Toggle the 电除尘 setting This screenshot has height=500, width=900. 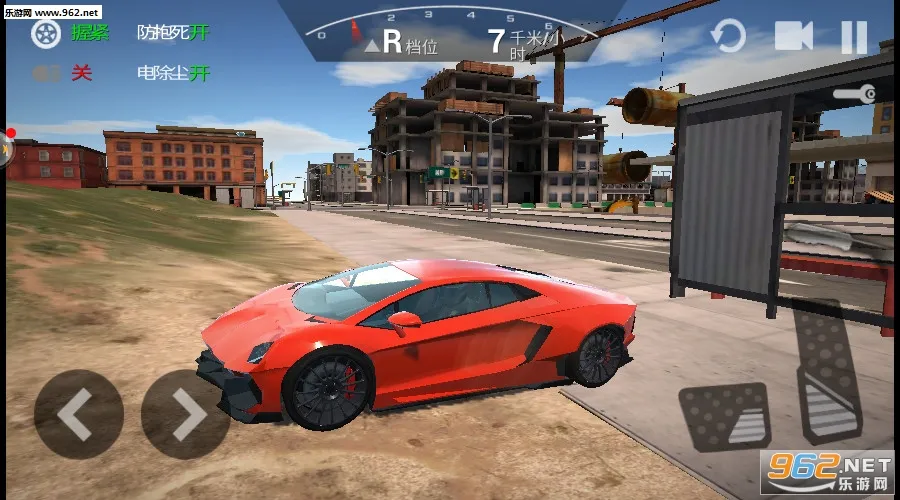coord(173,73)
